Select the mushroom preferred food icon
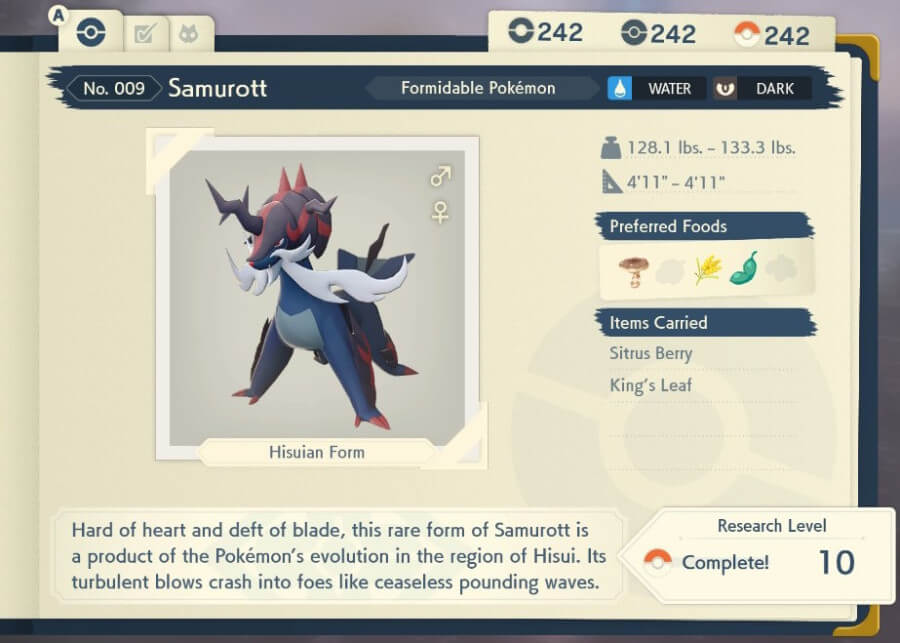This screenshot has width=900, height=643. coord(634,270)
